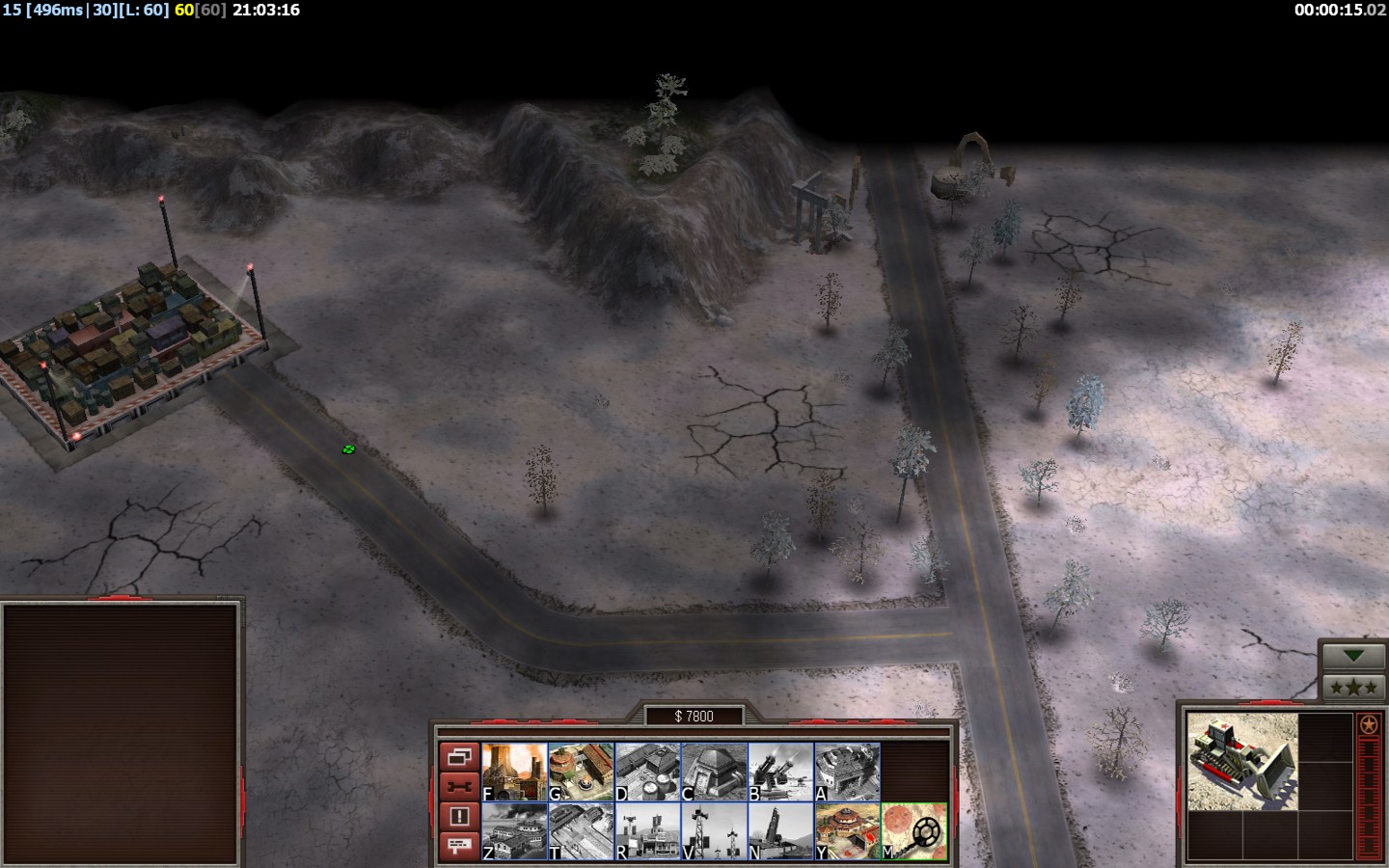Click the button below the overlapping windows button
The image size is (1389, 868).
pos(459,786)
